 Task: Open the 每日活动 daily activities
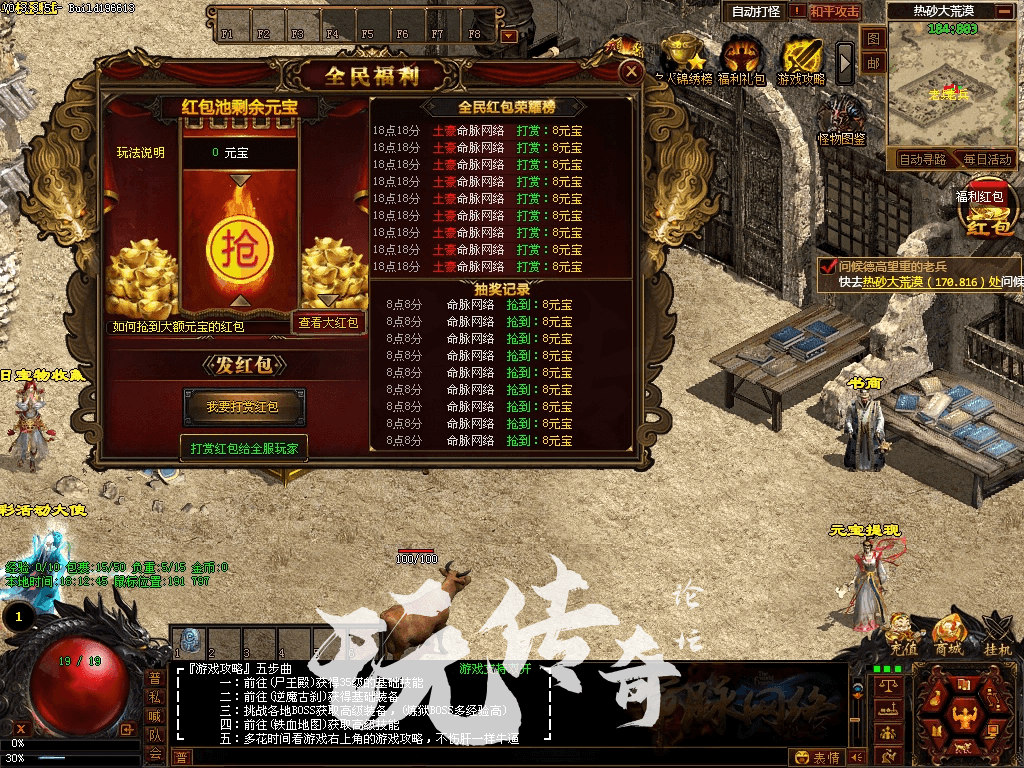coord(988,159)
